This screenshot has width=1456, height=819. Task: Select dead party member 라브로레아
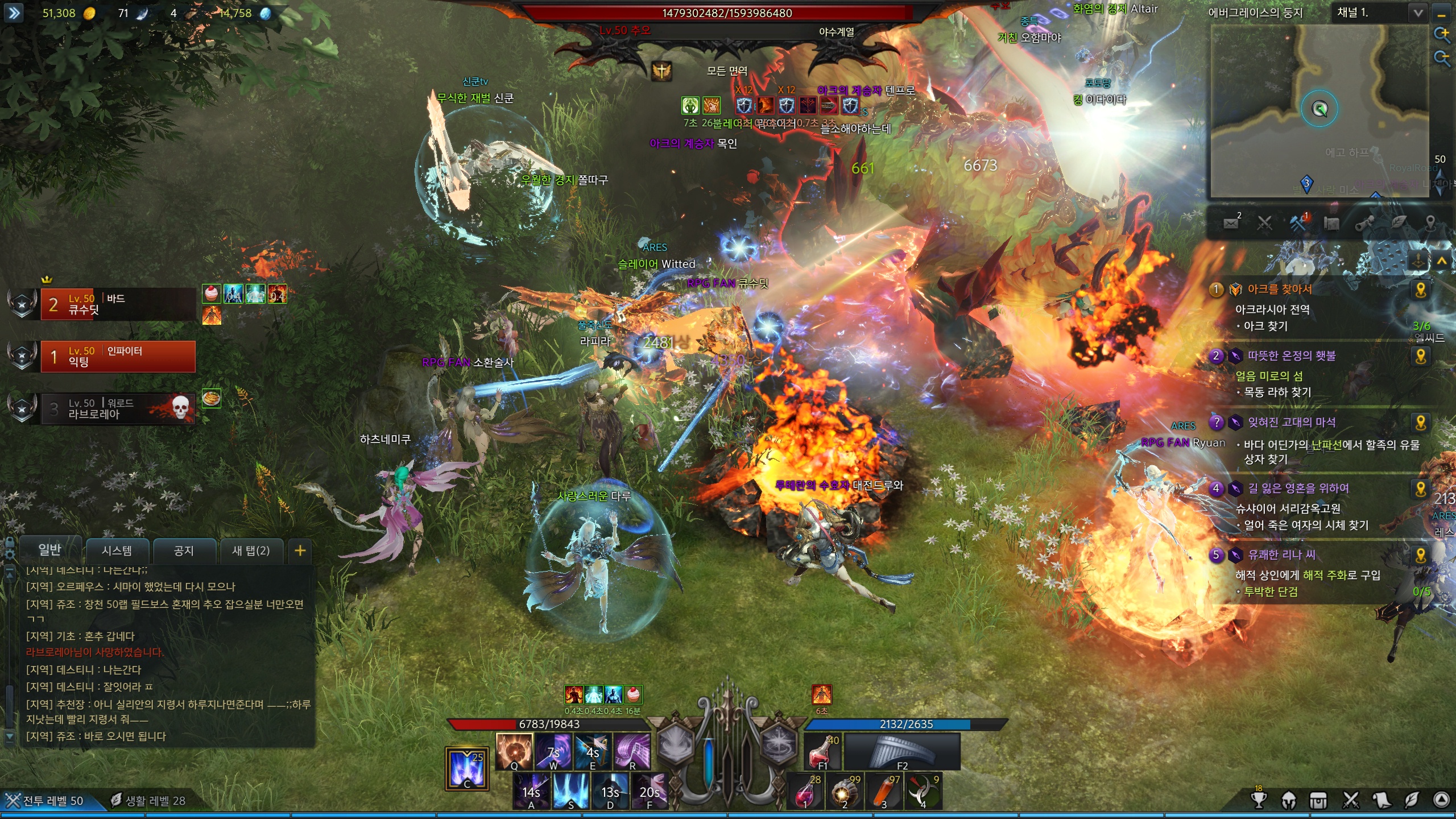(x=118, y=409)
